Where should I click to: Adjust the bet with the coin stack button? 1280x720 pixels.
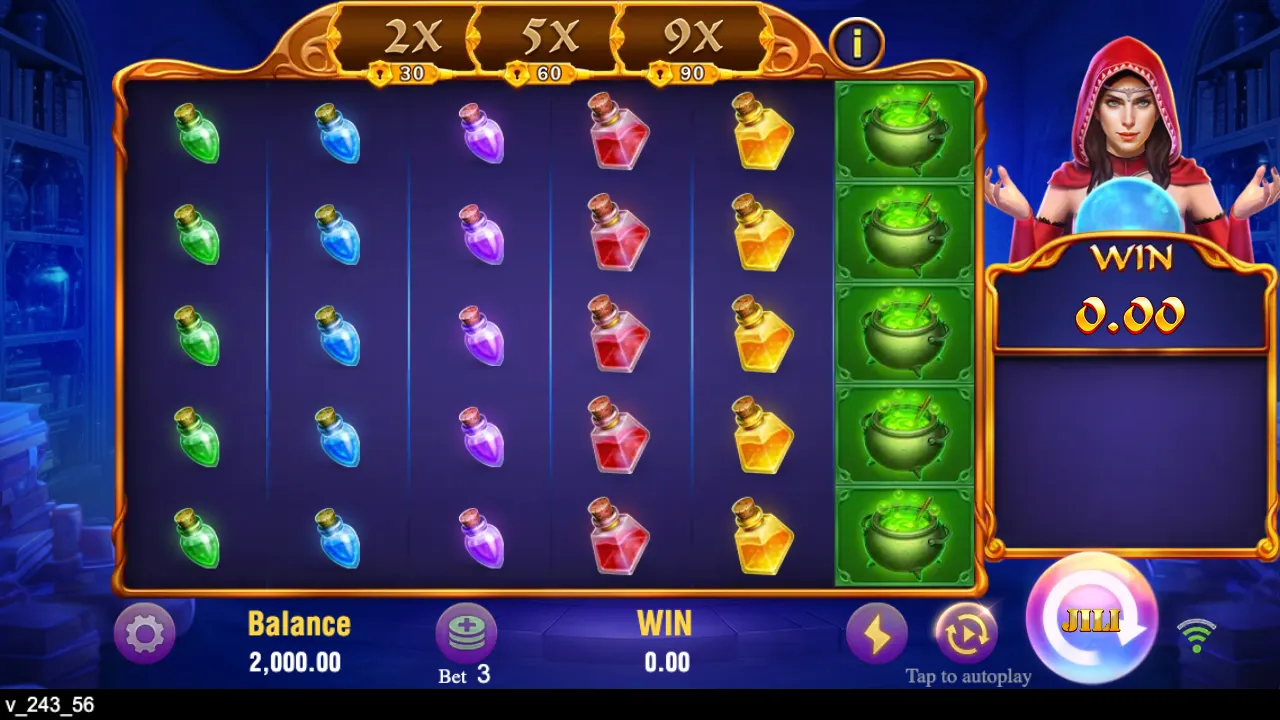coord(466,633)
